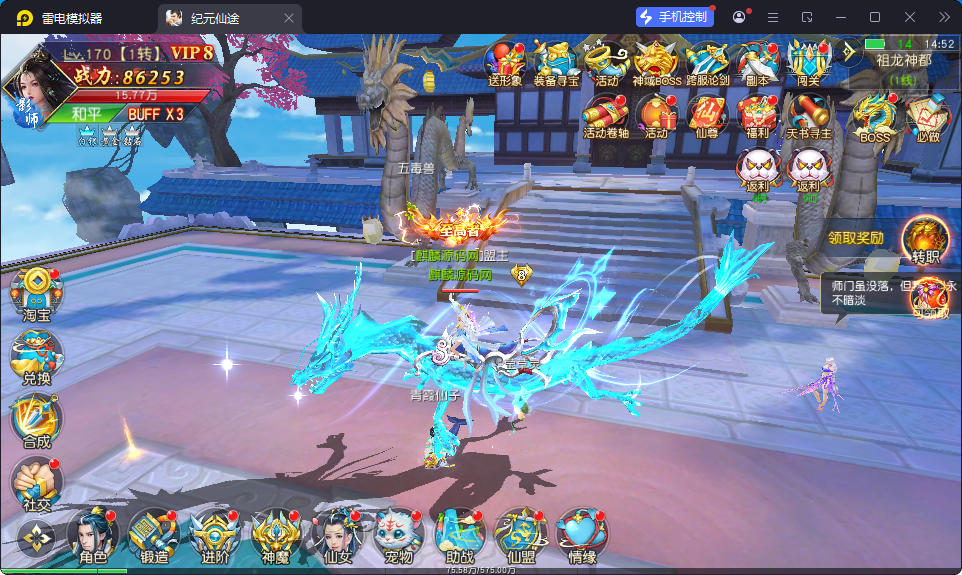Open the 福利 welfare gift box
Viewport: 962px width, 575px height.
coord(757,115)
